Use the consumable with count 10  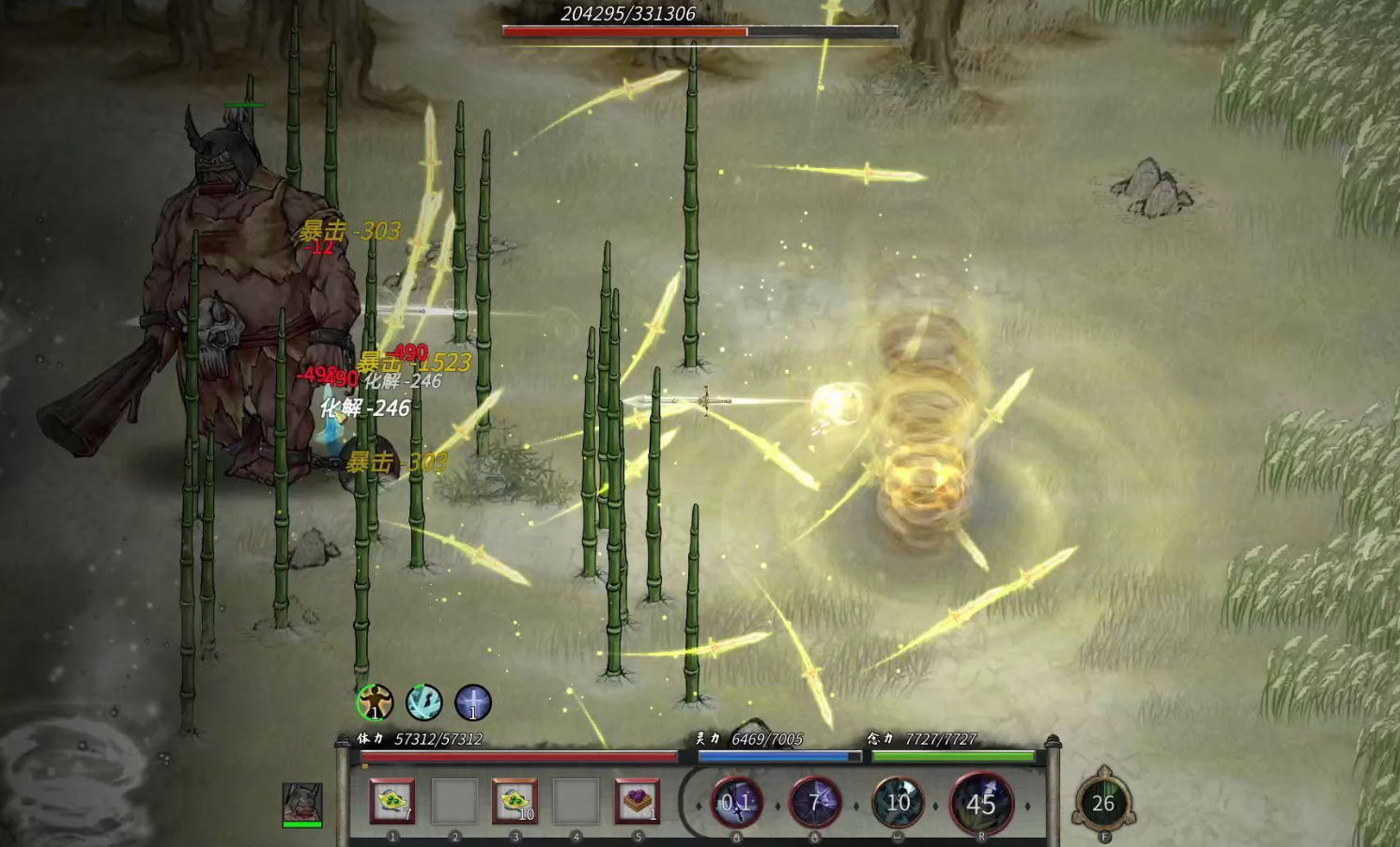pyautogui.click(x=515, y=801)
